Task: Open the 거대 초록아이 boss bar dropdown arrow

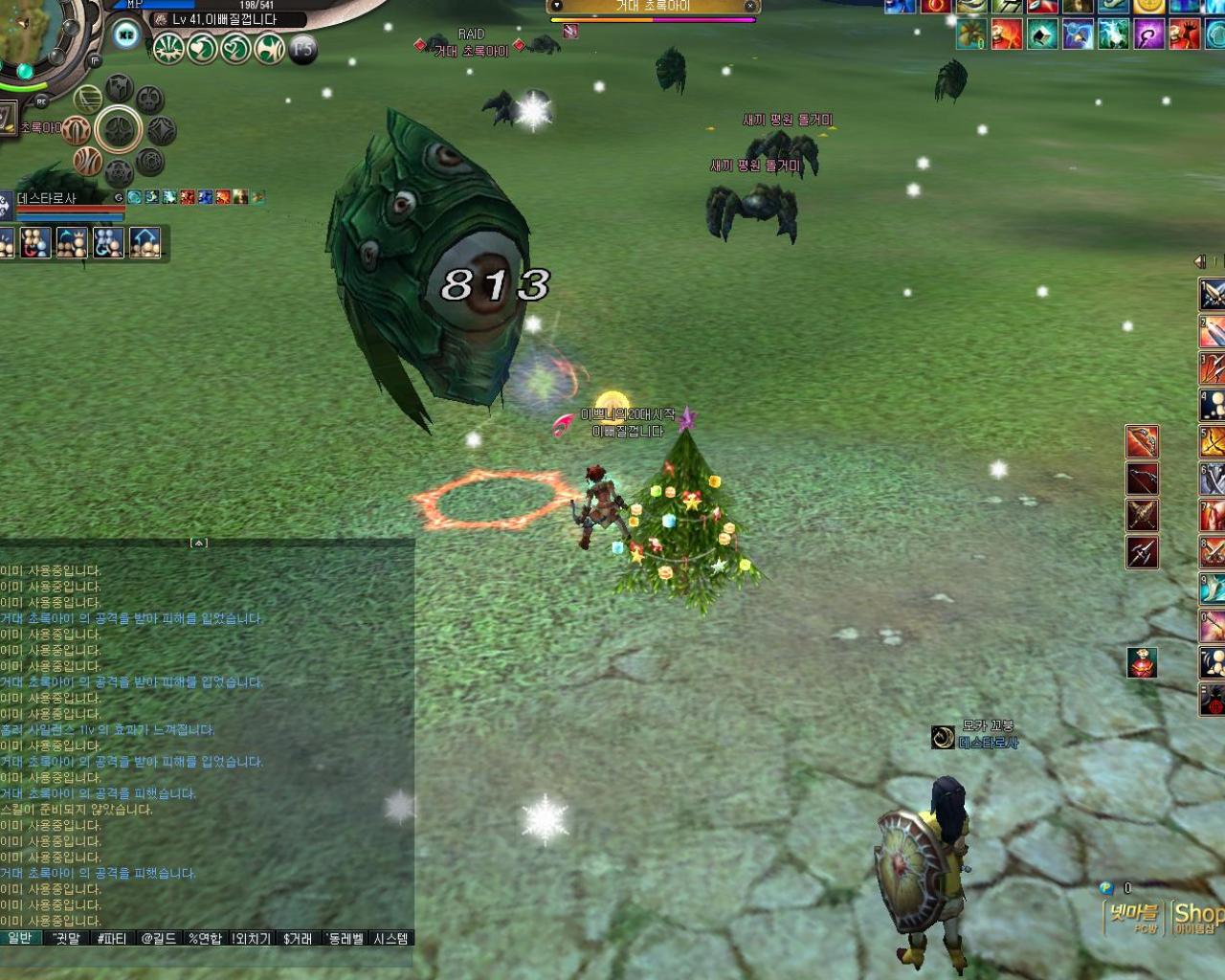Action: click(x=557, y=7)
